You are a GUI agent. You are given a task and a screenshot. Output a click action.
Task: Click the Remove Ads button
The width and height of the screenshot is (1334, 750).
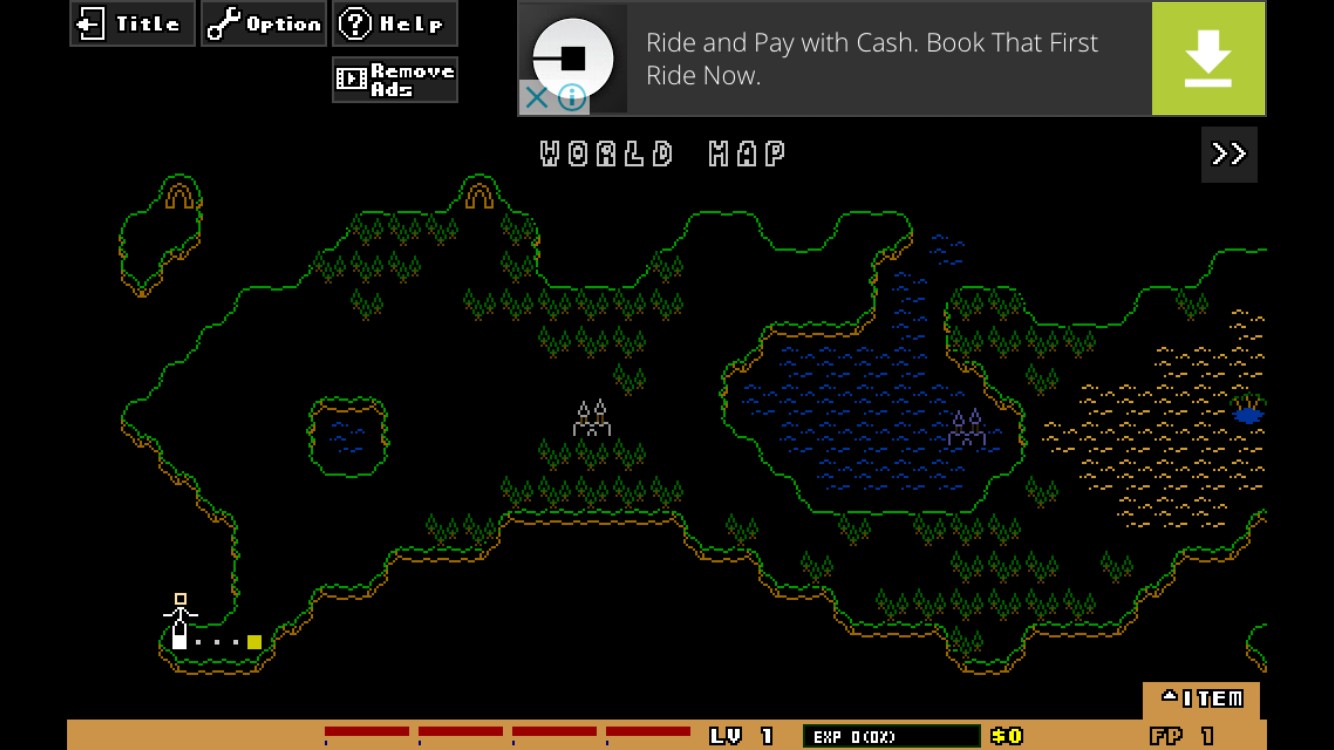click(x=395, y=80)
